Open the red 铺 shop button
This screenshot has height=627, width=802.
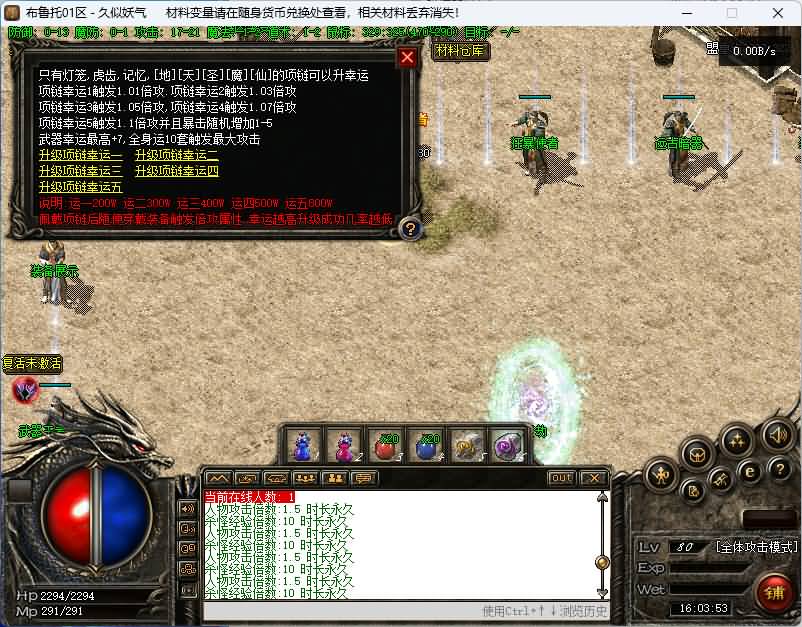774,590
